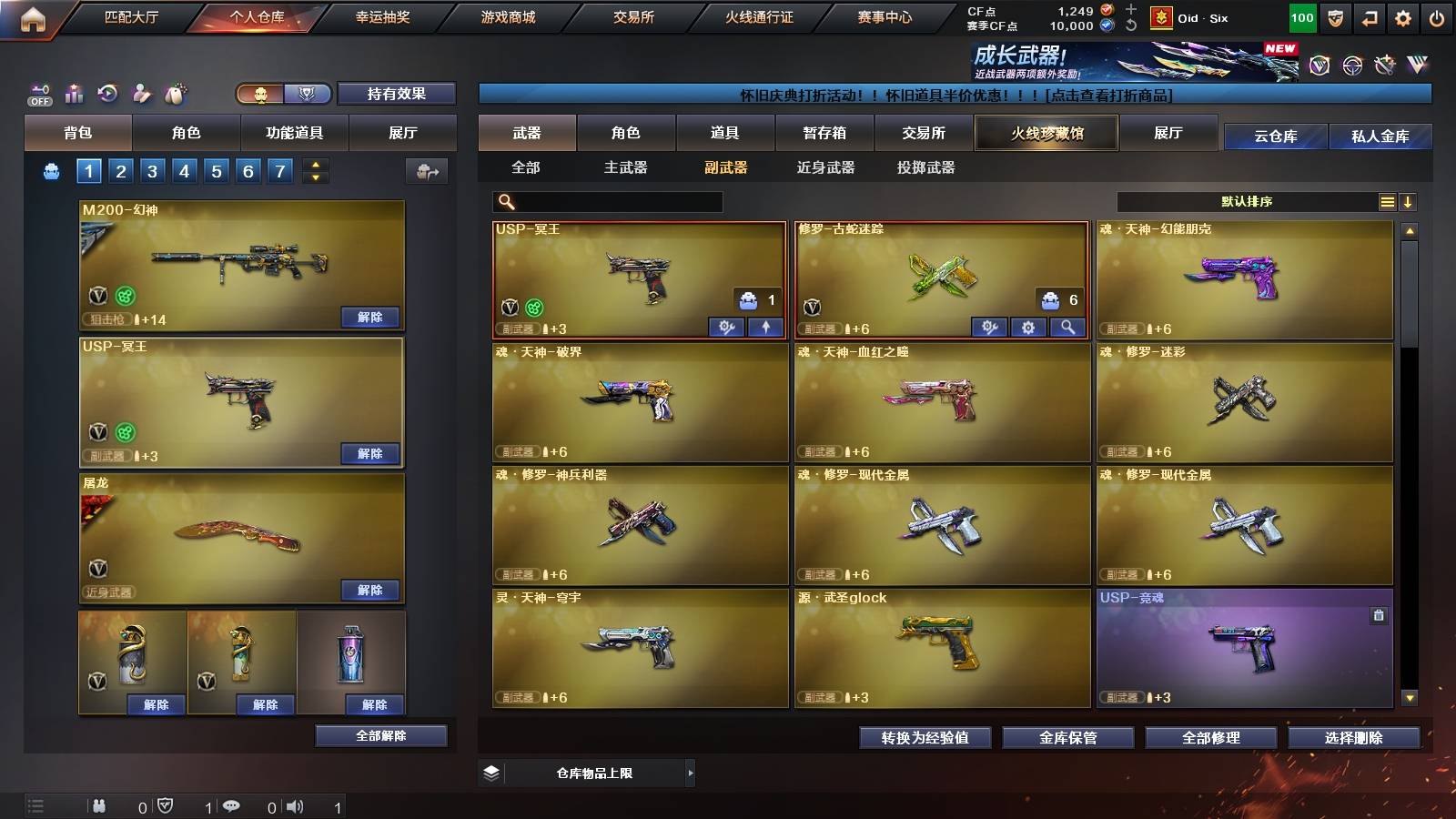Image resolution: width=1456 pixels, height=819 pixels.
Task: Open the magnifier preview on 修罗-古蛇迷踪 card
Action: pyautogui.click(x=1068, y=326)
